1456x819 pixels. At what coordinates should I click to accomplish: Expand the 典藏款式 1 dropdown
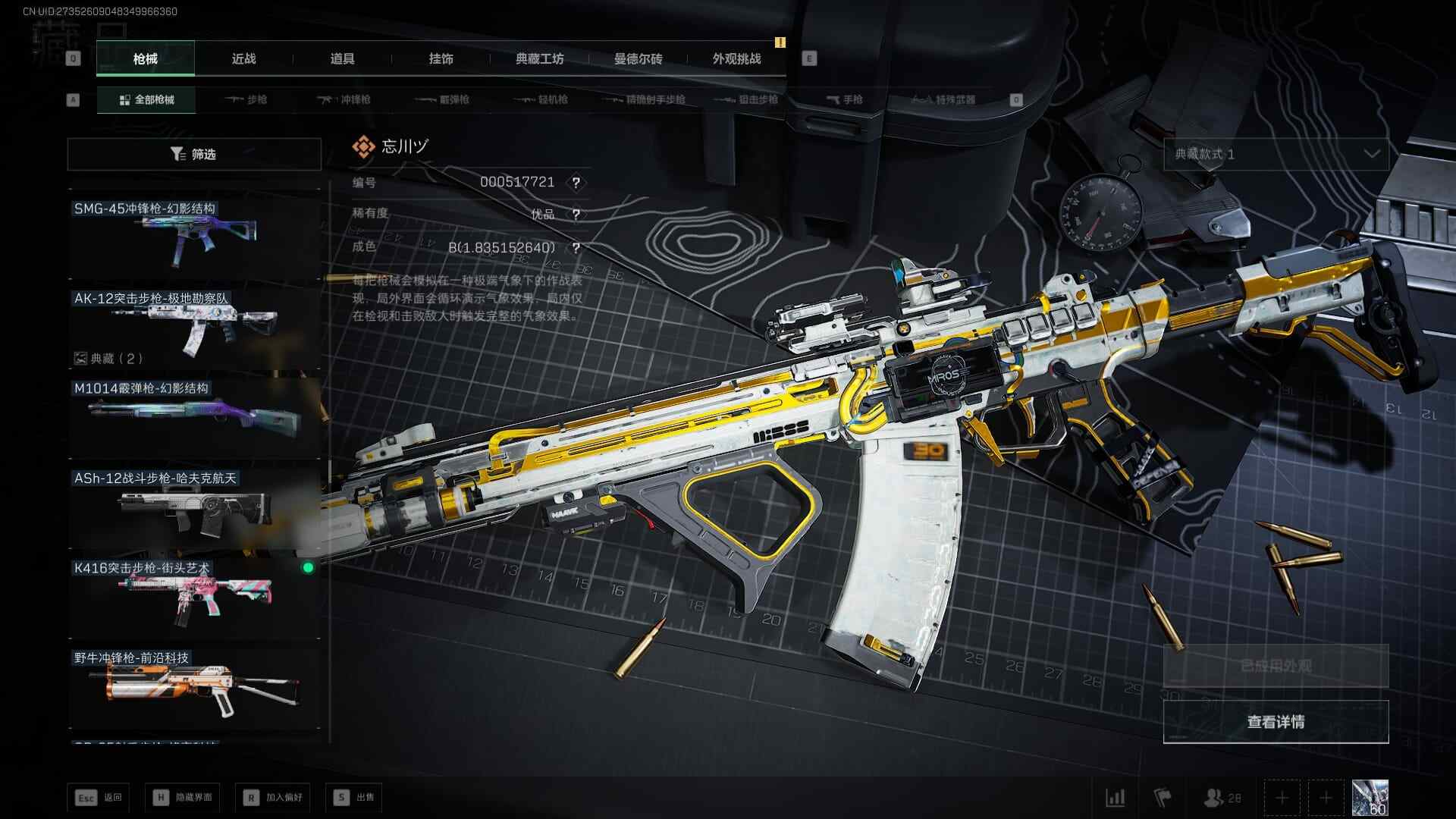pos(1276,154)
